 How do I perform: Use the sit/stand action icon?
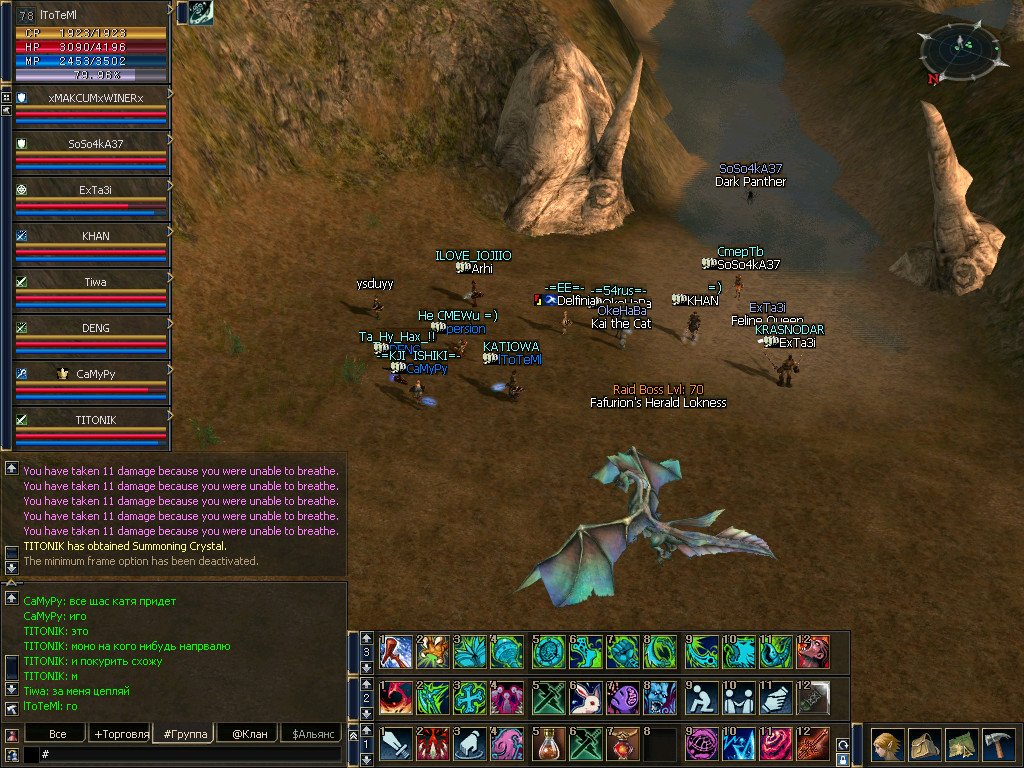pos(701,695)
